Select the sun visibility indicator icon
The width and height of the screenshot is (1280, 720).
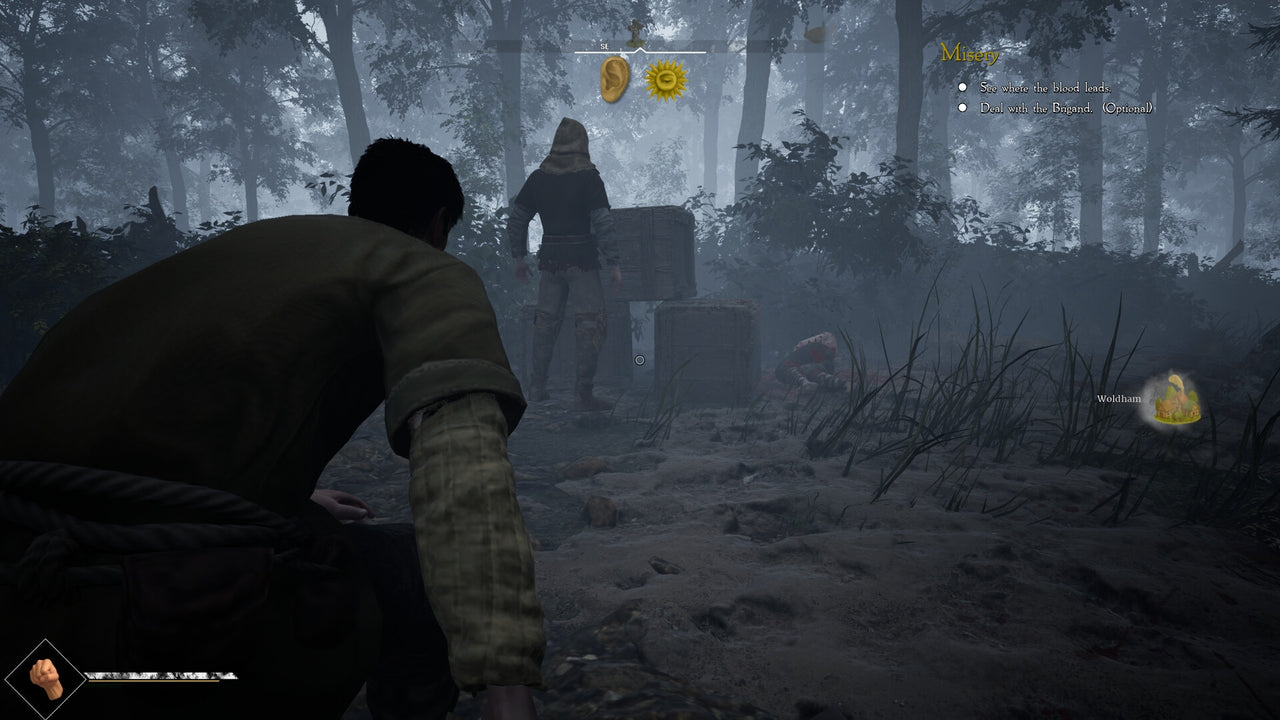665,78
